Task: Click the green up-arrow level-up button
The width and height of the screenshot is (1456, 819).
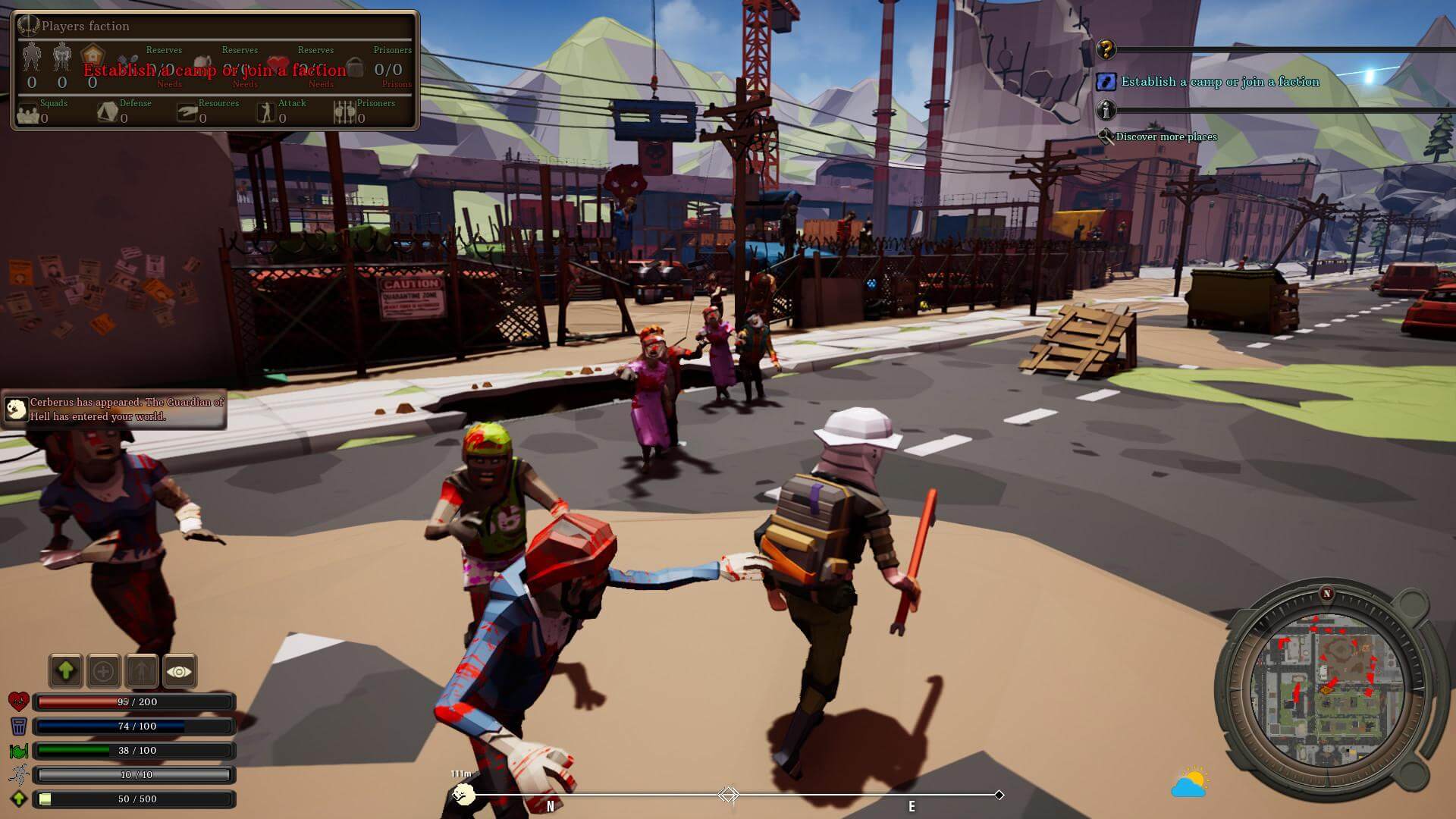Action: pyautogui.click(x=66, y=671)
